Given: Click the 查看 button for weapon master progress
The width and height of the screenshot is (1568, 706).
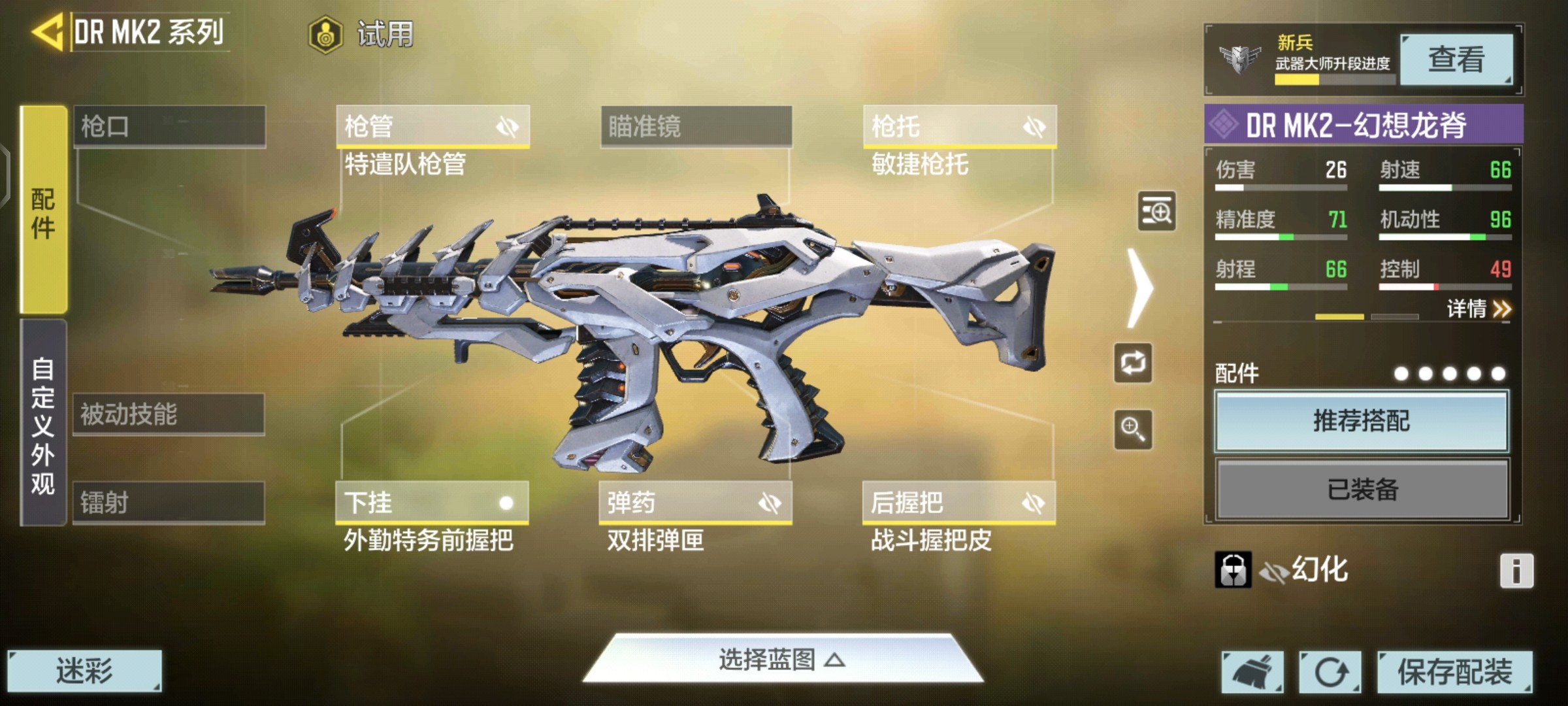Looking at the screenshot, I should coord(1456,60).
